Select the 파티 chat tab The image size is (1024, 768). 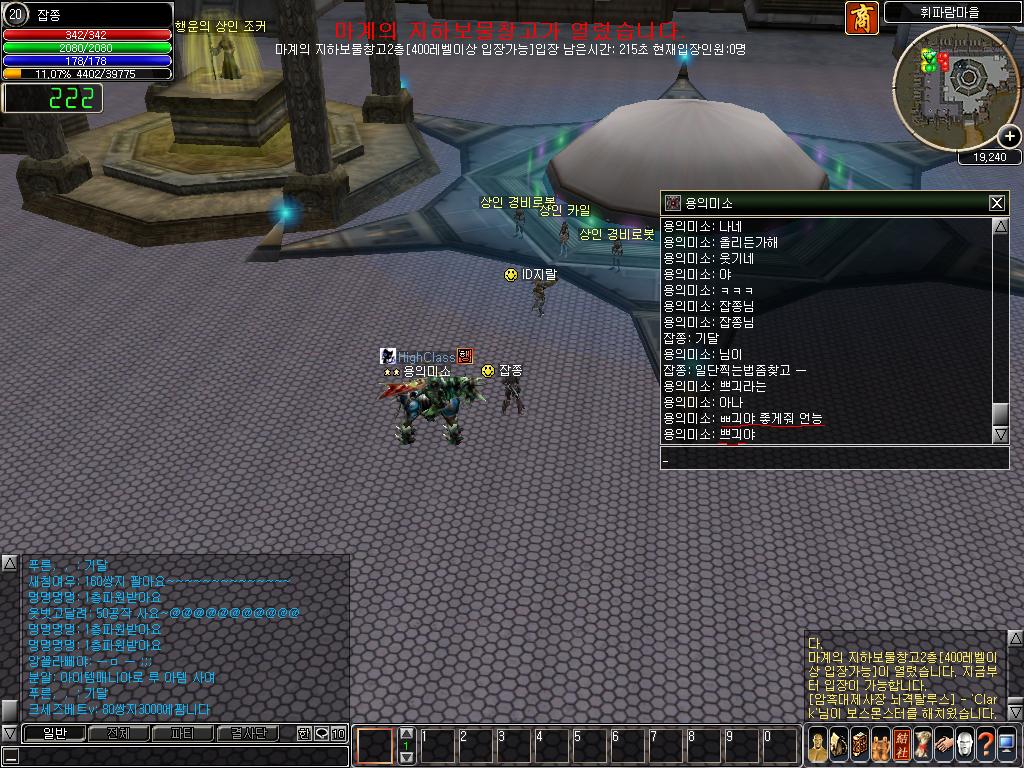point(182,734)
